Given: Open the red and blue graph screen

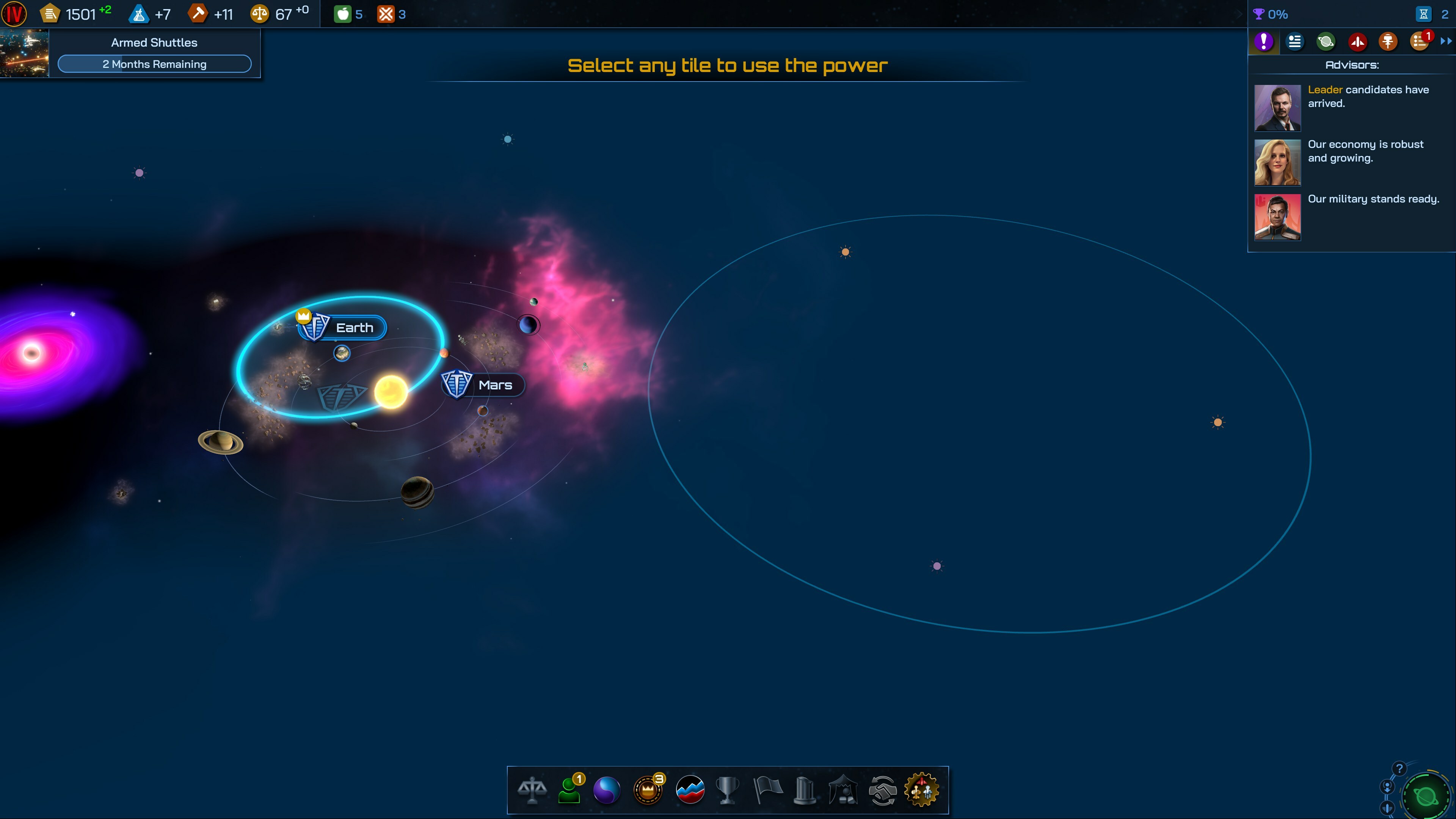Looking at the screenshot, I should tap(690, 790).
